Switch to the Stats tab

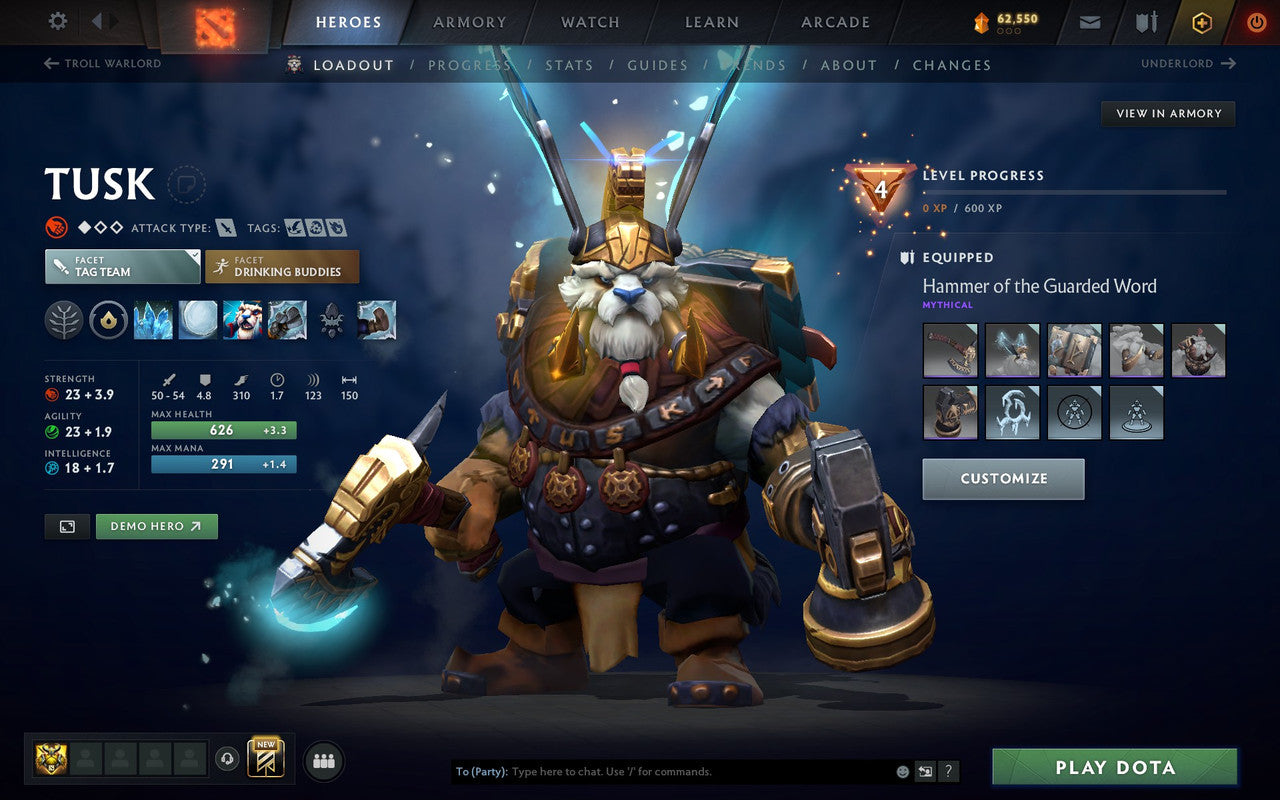tap(568, 64)
